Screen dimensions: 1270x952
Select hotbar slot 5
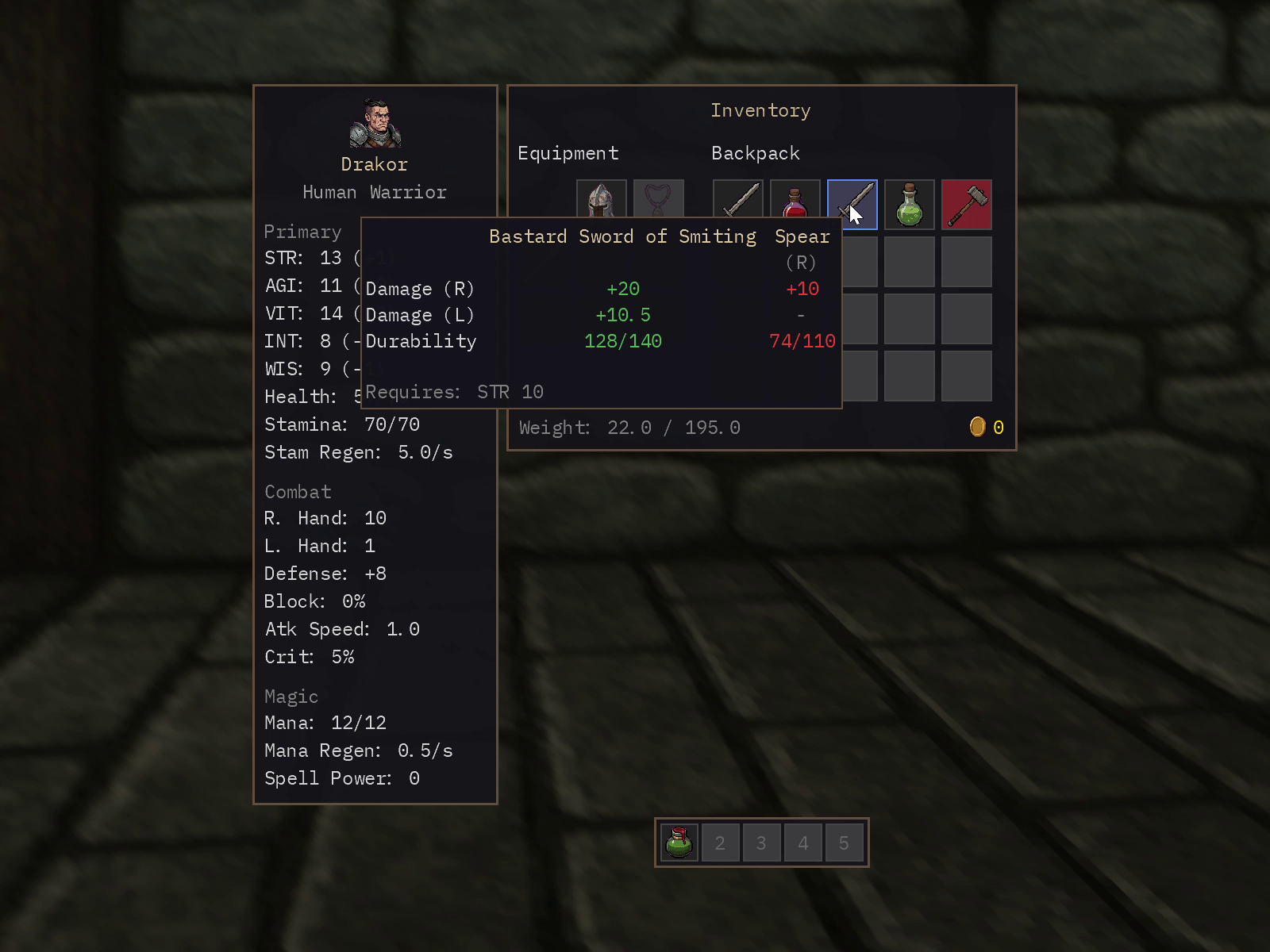point(845,843)
